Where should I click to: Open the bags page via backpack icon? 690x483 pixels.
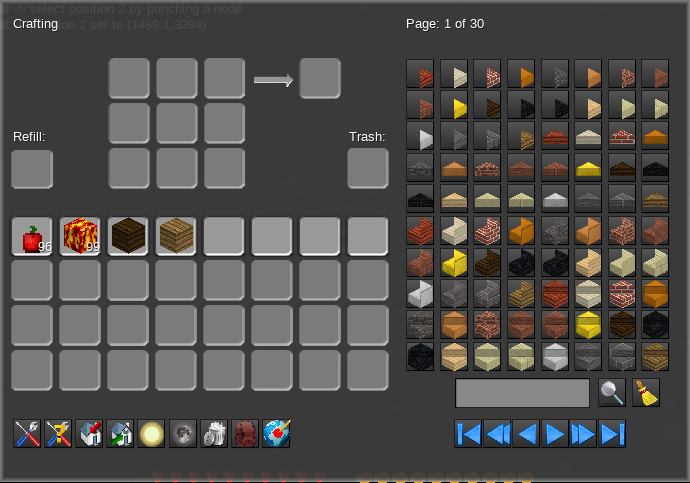pyautogui.click(x=245, y=433)
